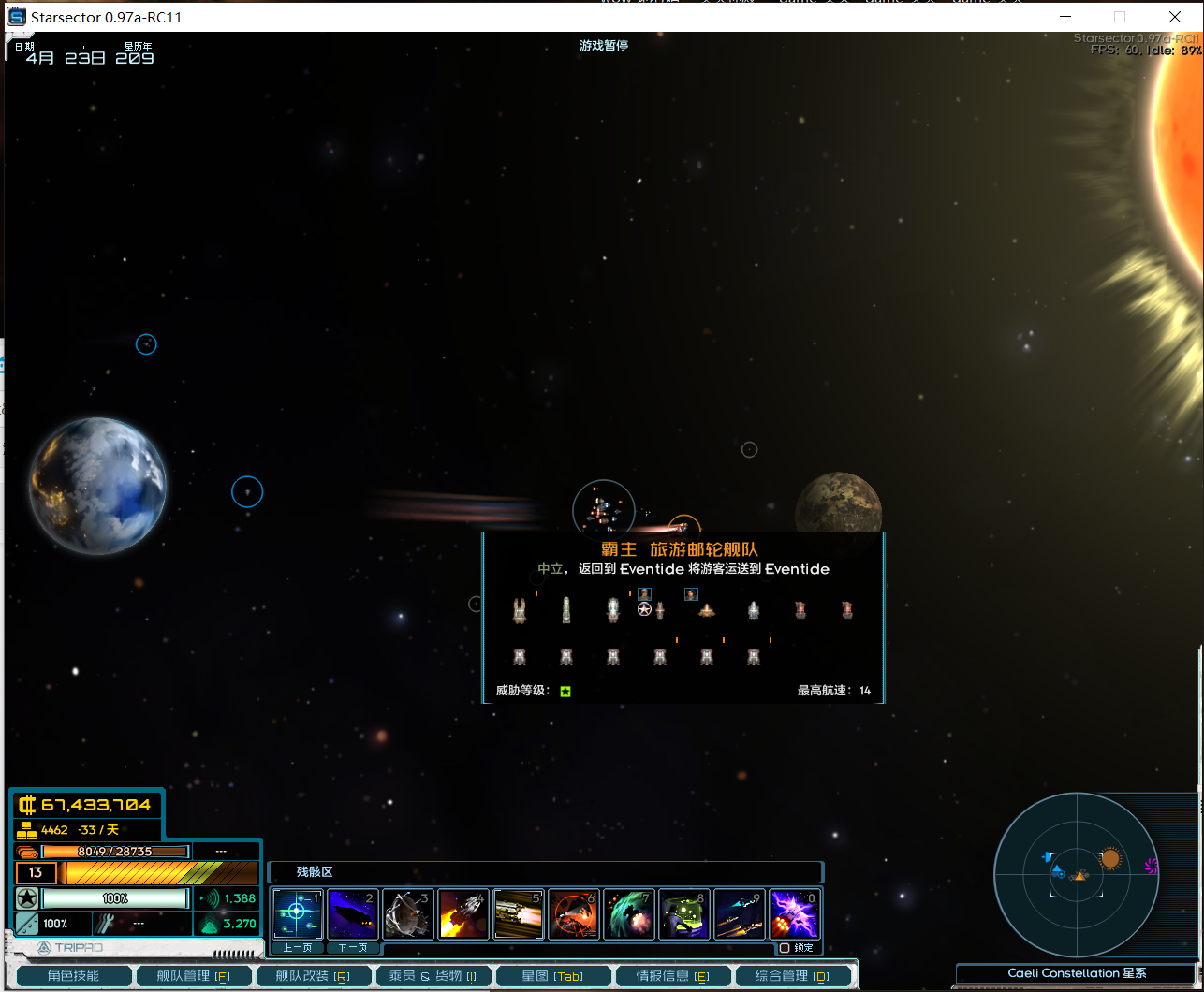Activate the purple lightning ability in slot 0

pos(795,914)
